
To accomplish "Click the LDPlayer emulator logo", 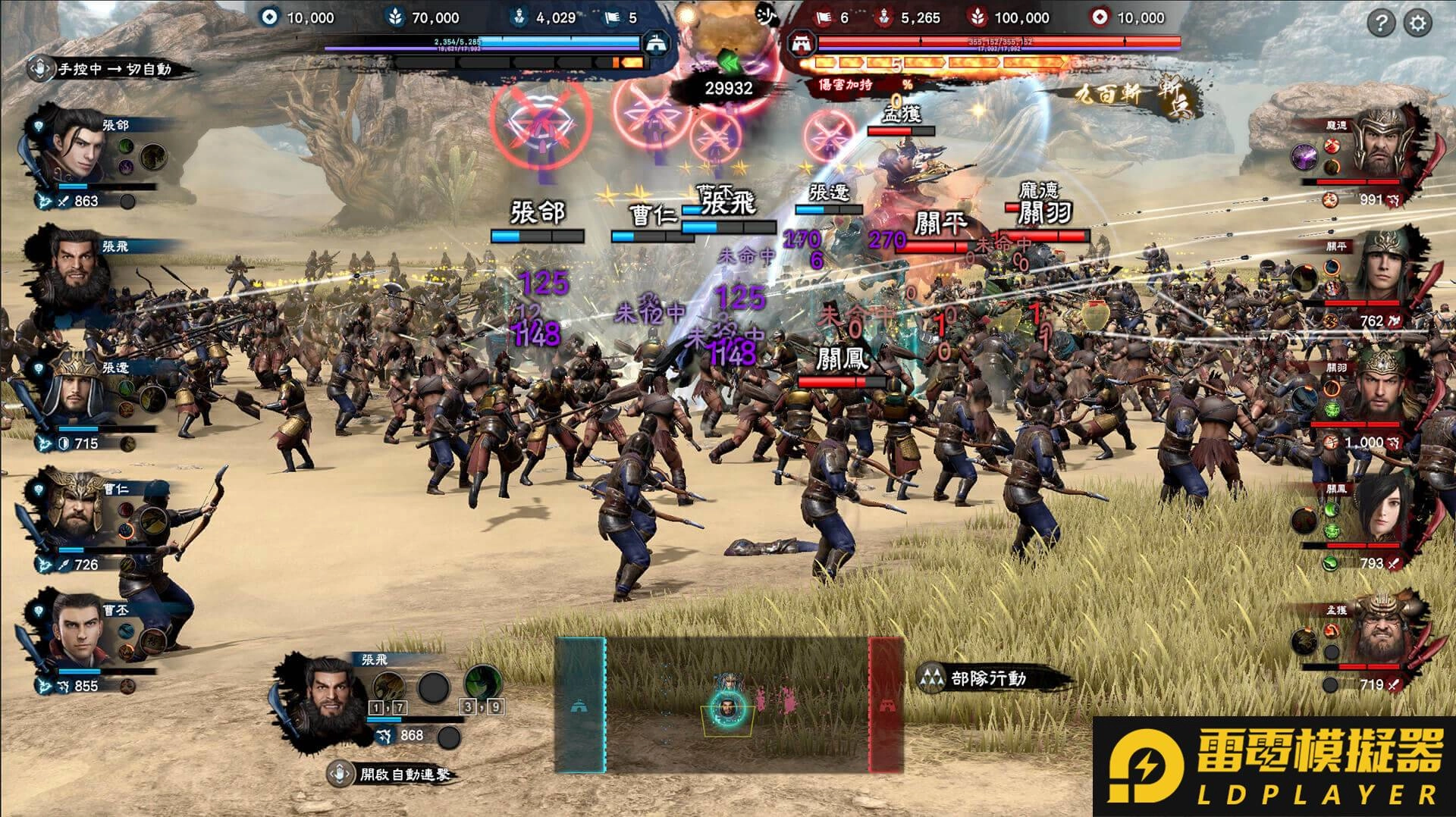I will click(1274, 767).
